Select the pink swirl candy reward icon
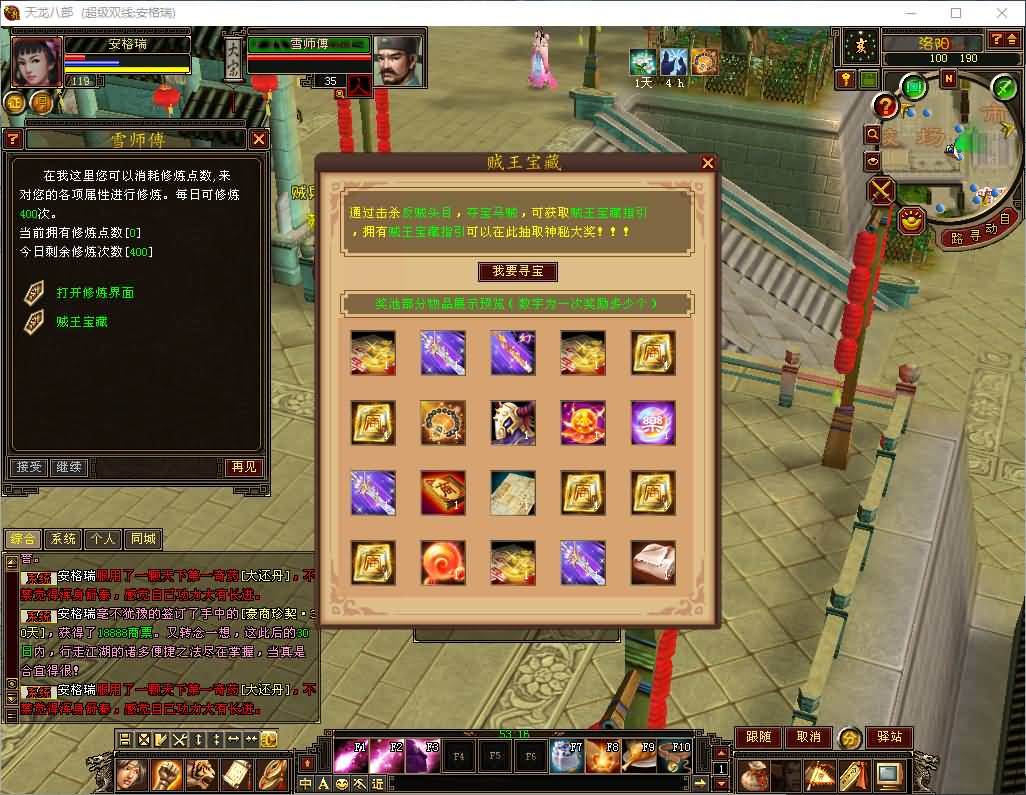This screenshot has width=1026, height=795. 442,562
